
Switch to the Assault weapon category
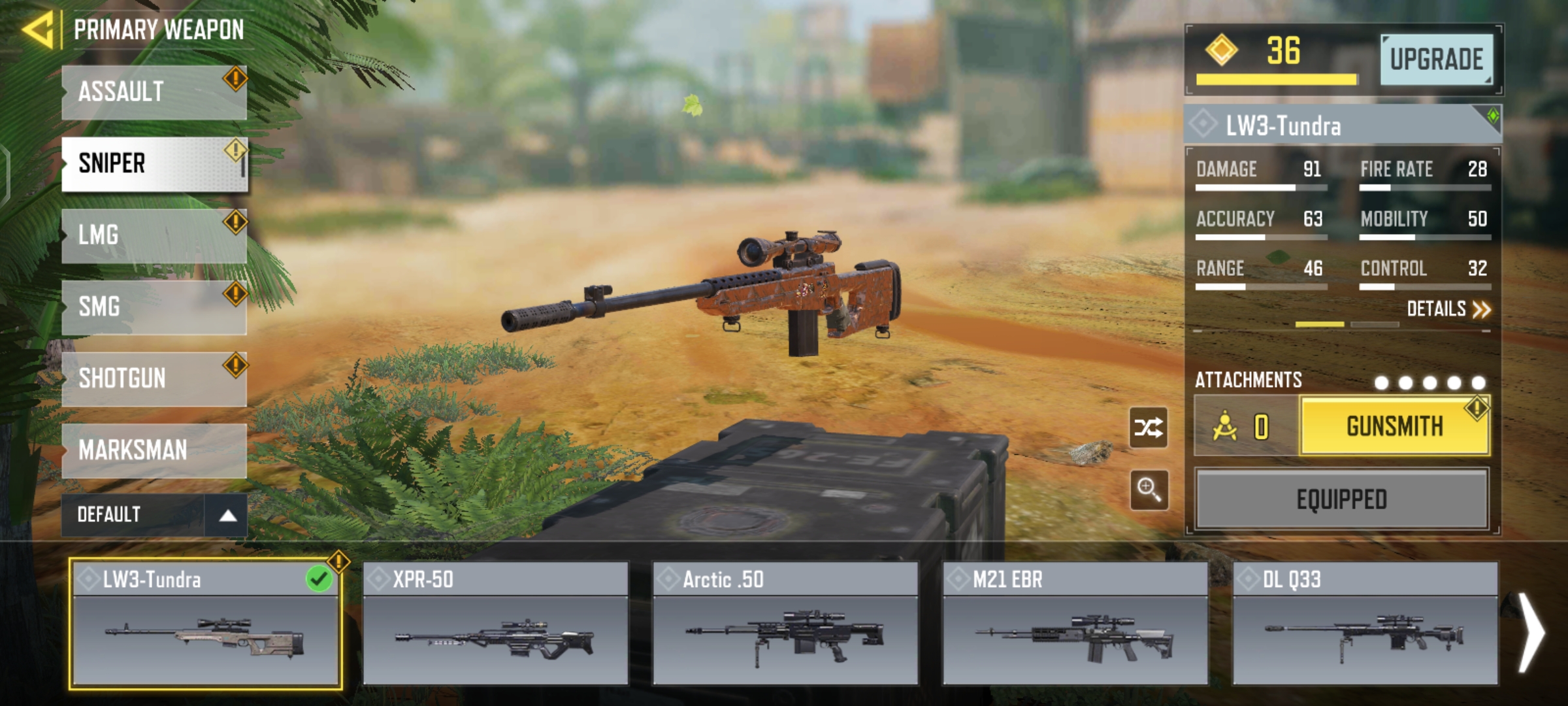pos(154,92)
